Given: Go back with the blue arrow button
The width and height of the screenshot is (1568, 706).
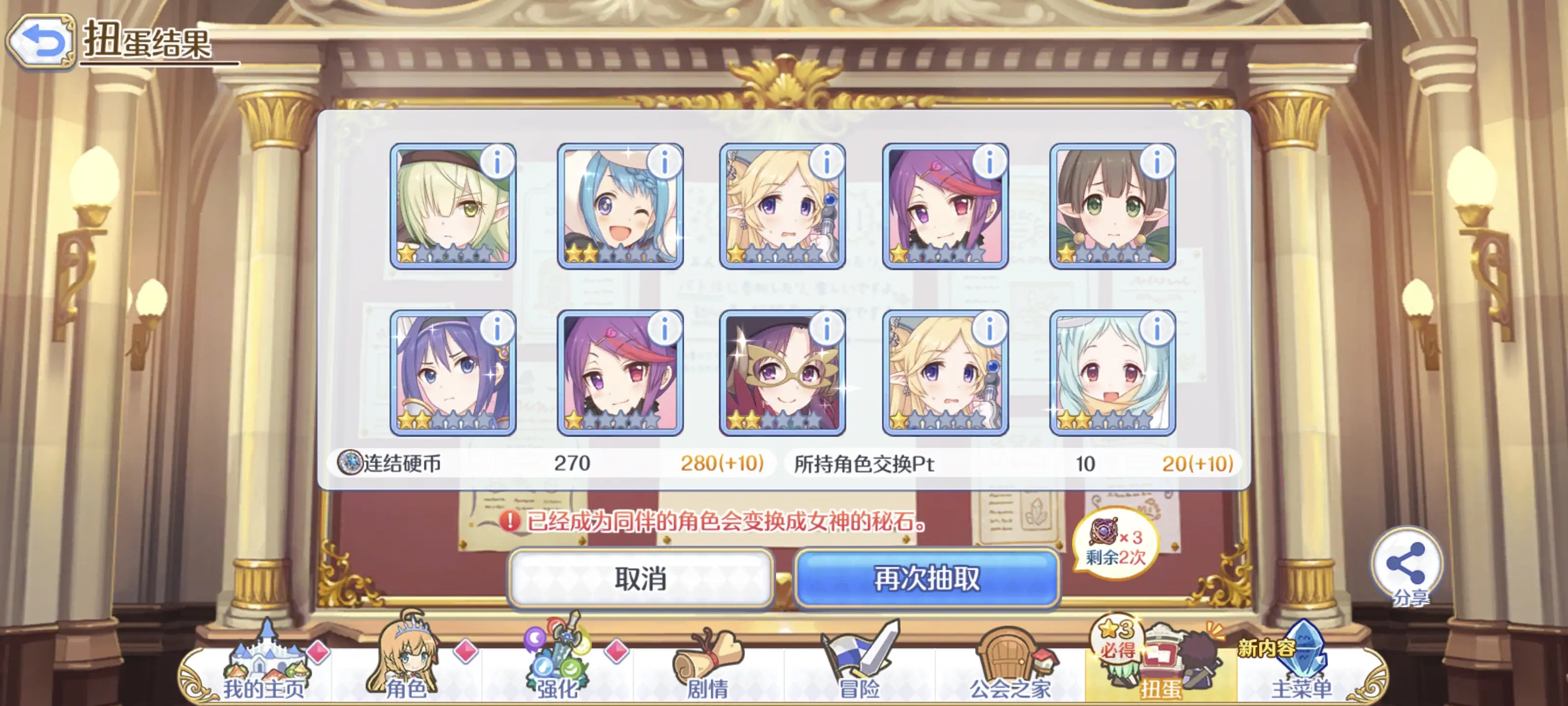Looking at the screenshot, I should point(40,41).
